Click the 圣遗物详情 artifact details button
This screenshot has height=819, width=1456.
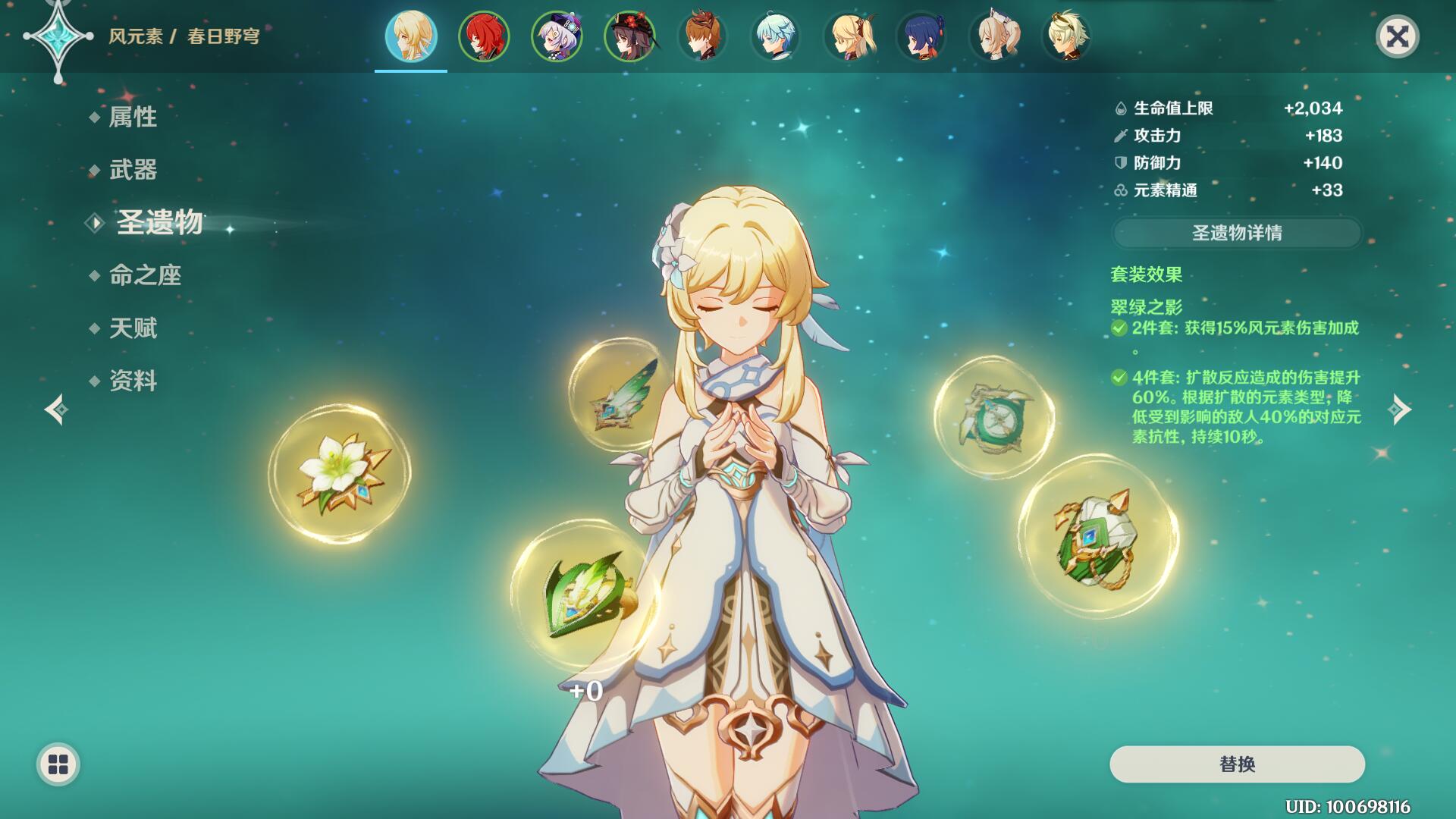pos(1236,233)
